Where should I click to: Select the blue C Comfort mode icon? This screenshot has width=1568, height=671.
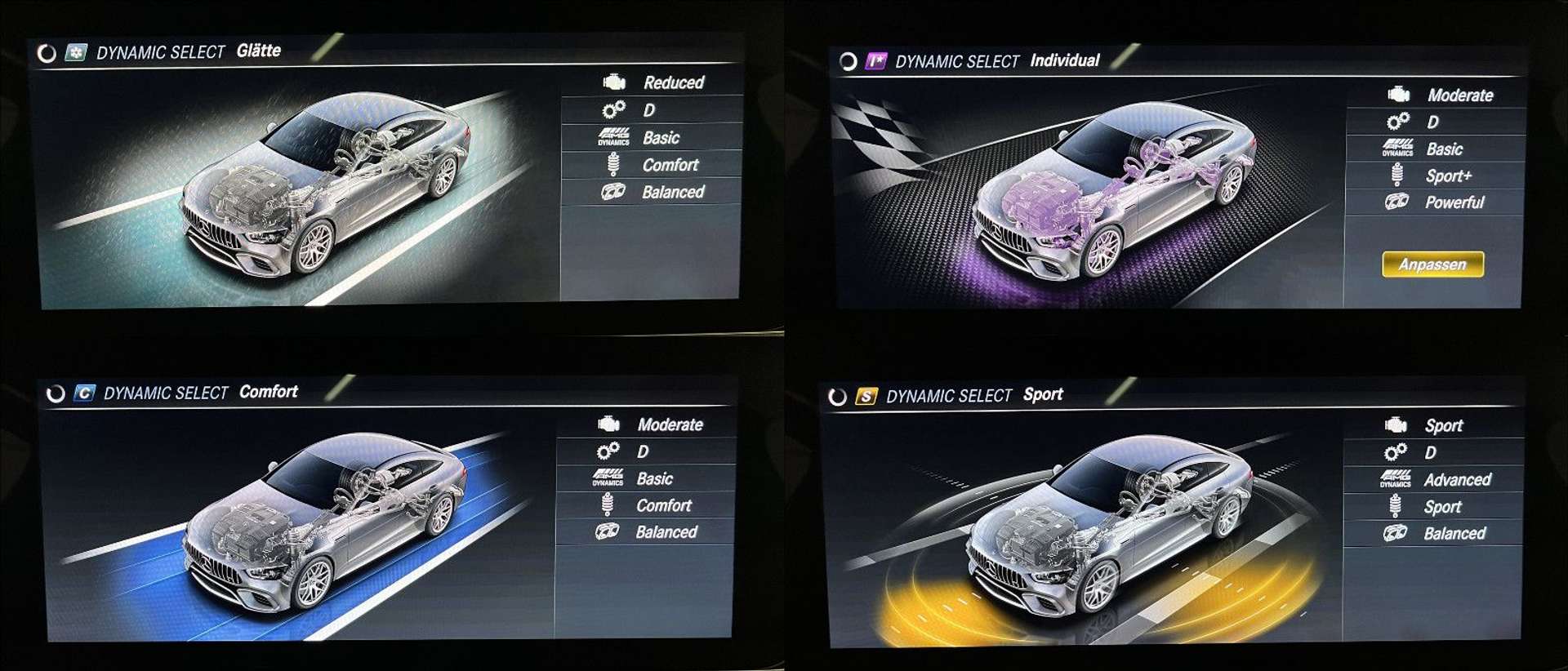pos(84,393)
